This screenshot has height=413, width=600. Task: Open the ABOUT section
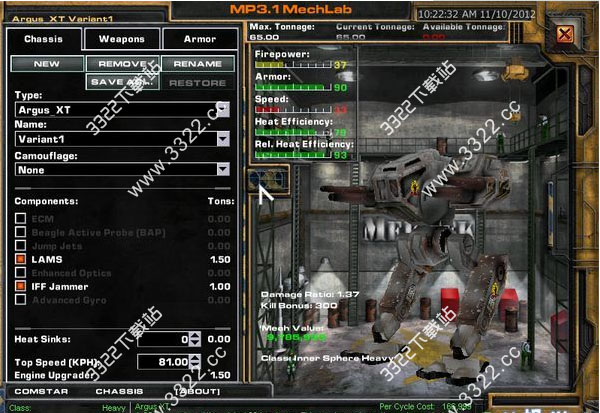[x=200, y=391]
